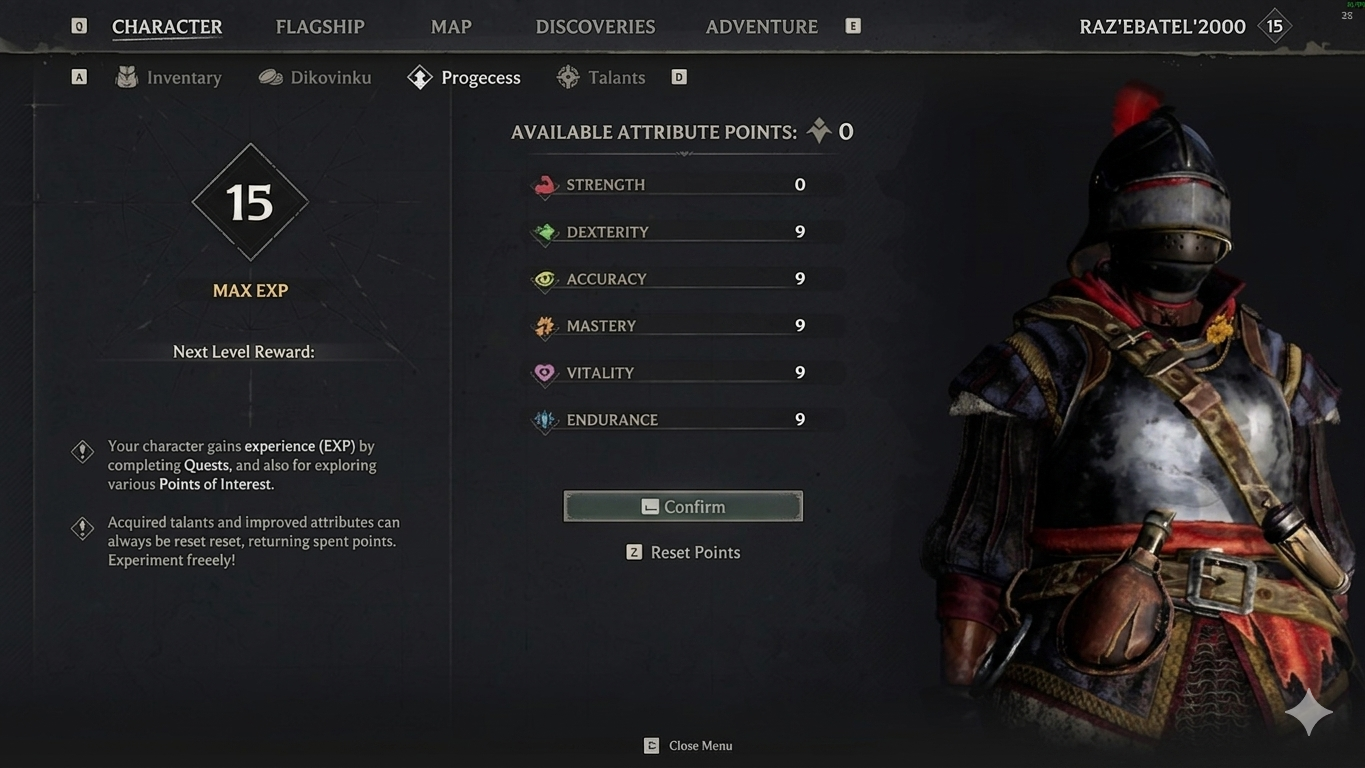Confirm the attribute point allocation
Viewport: 1365px width, 768px height.
683,507
